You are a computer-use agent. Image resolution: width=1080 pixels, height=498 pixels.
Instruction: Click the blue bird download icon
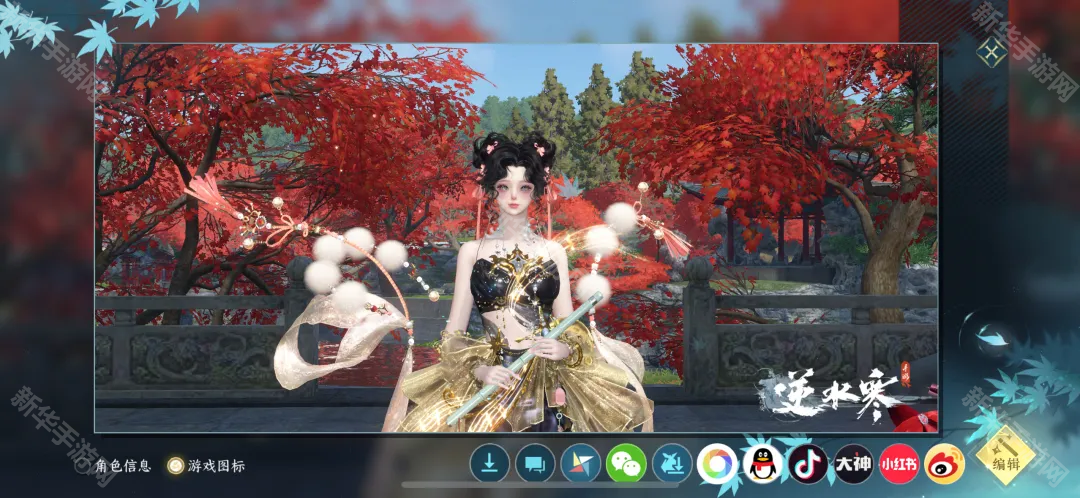tap(672, 463)
